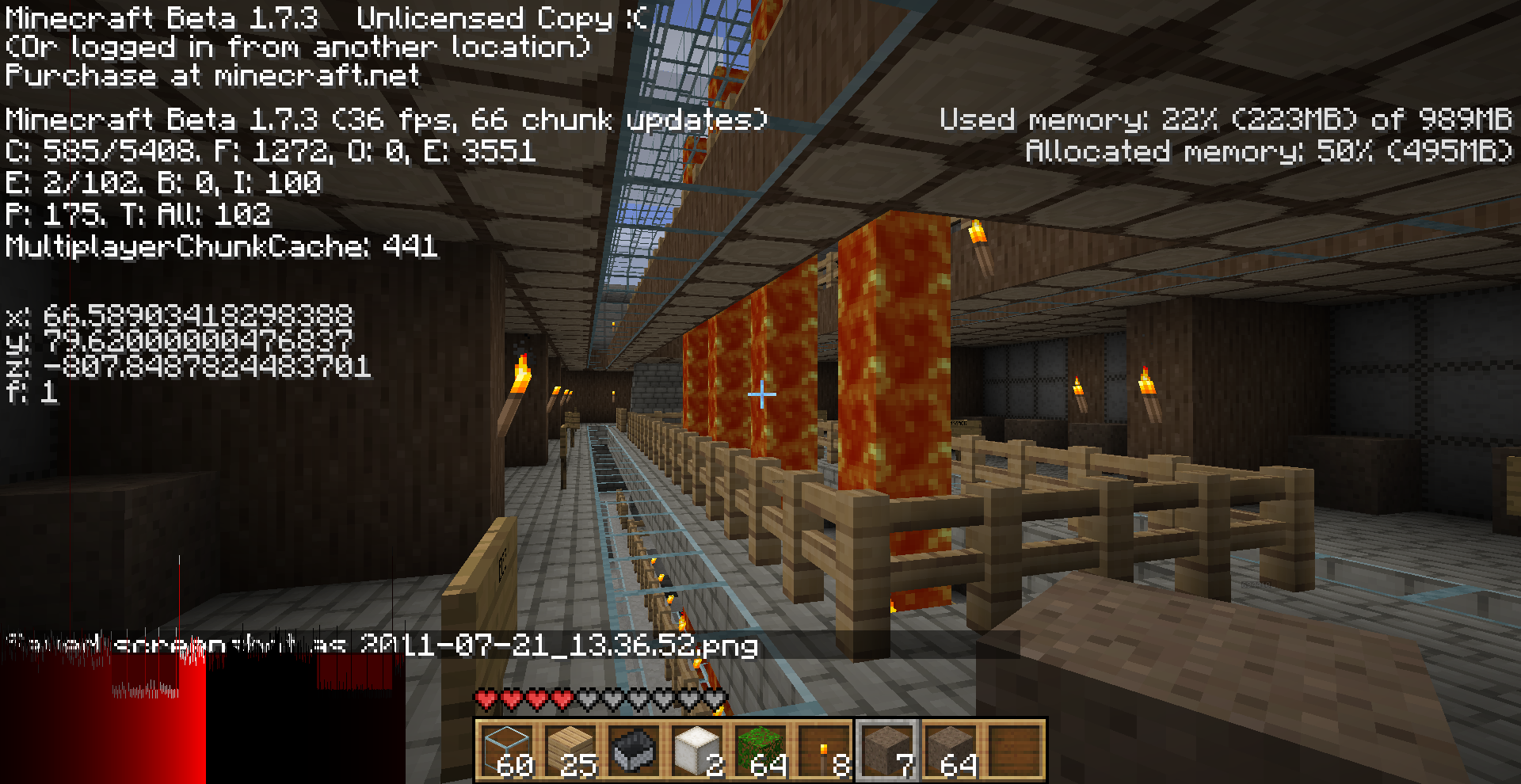The width and height of the screenshot is (1521, 784).
Task: Select the brown block stack of 64
Action: [951, 750]
